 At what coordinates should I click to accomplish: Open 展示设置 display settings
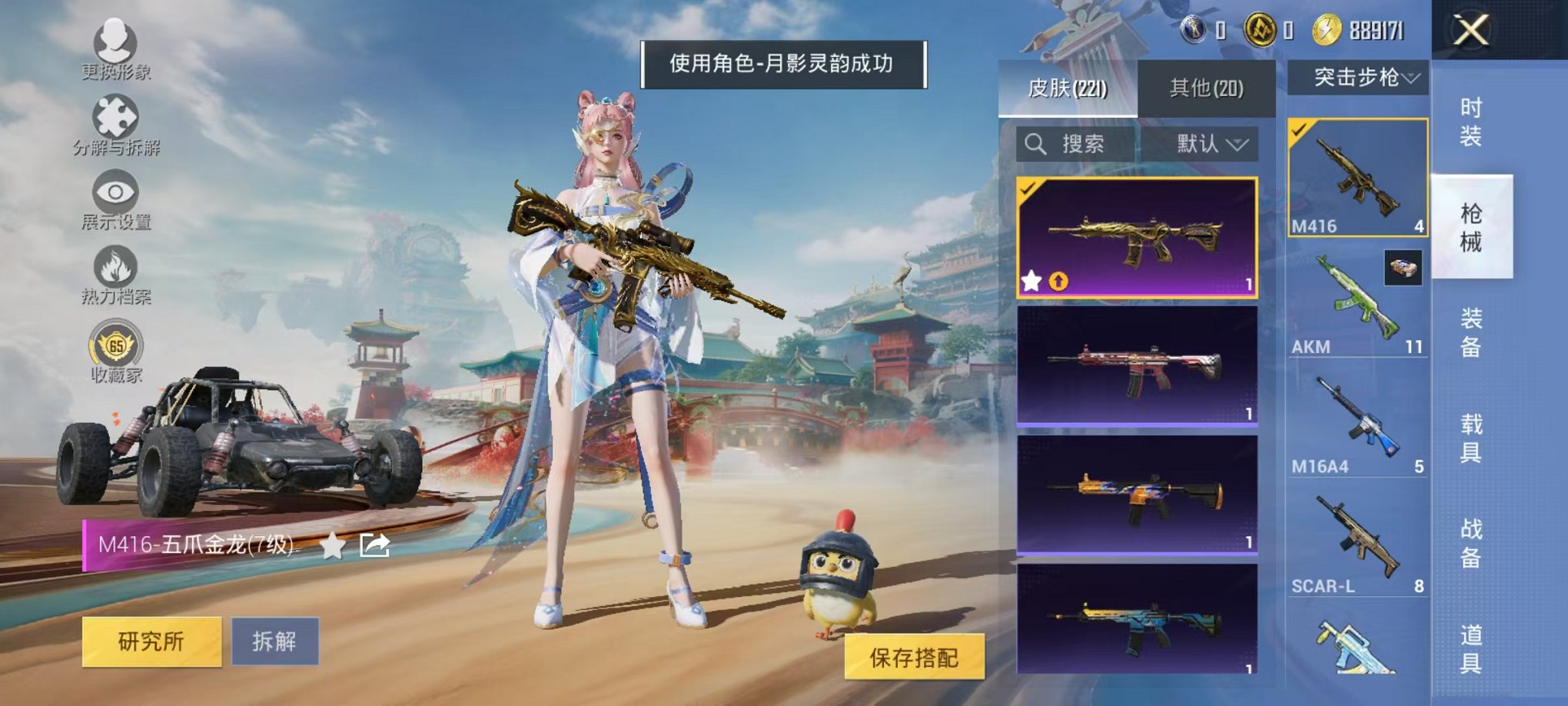pos(115,195)
